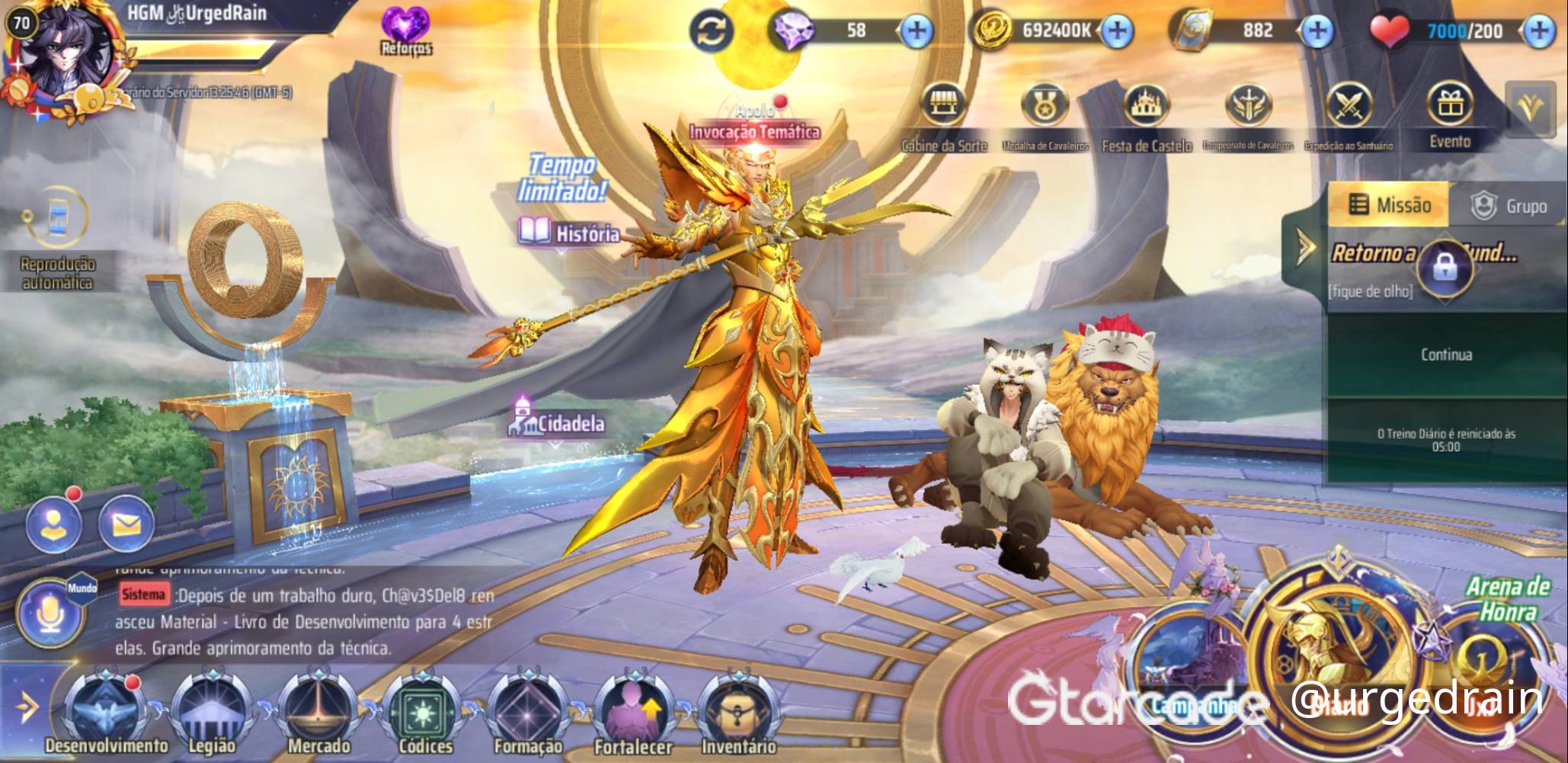
Task: Refill stamina with the heart plus button
Action: [1540, 31]
